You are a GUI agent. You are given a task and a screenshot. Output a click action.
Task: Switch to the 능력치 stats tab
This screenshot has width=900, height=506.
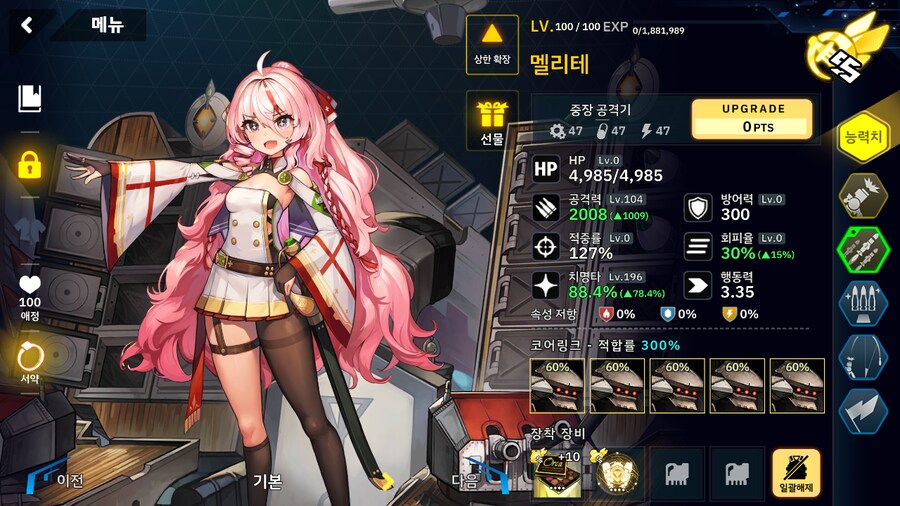[x=862, y=137]
